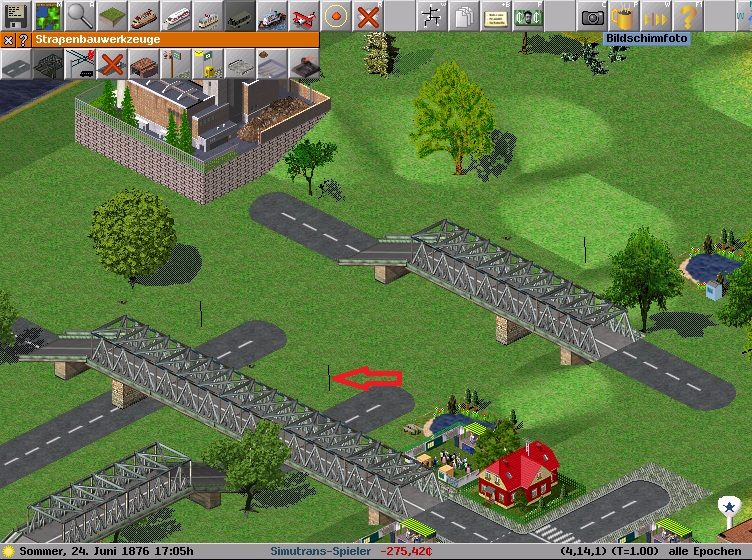Select the magnifying glass inspection tool
This screenshot has width=752, height=560.
pos(79,15)
